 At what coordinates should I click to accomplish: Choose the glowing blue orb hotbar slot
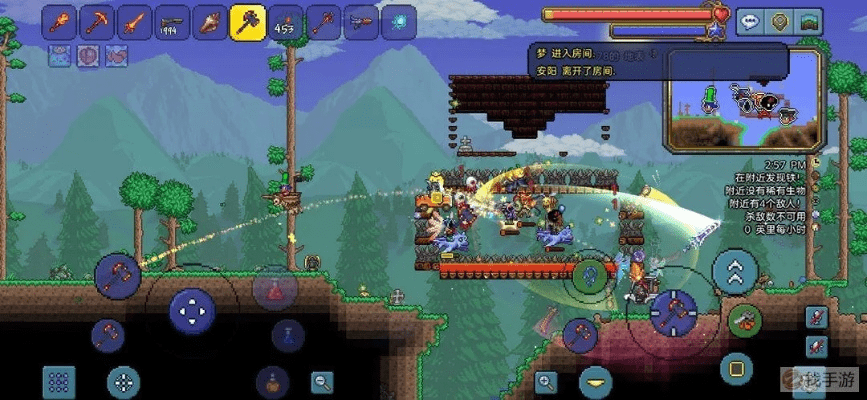tap(398, 22)
